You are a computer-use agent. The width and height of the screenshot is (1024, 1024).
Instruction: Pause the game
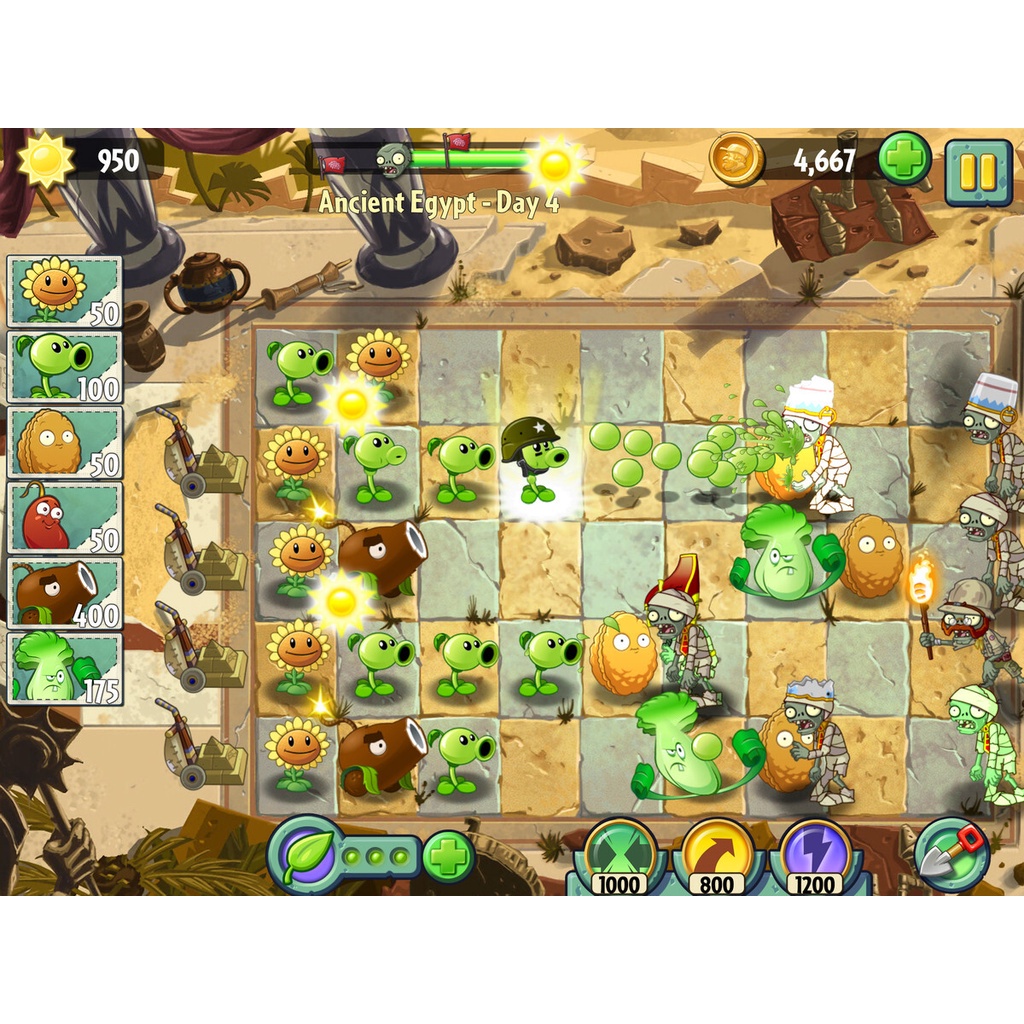coord(978,172)
